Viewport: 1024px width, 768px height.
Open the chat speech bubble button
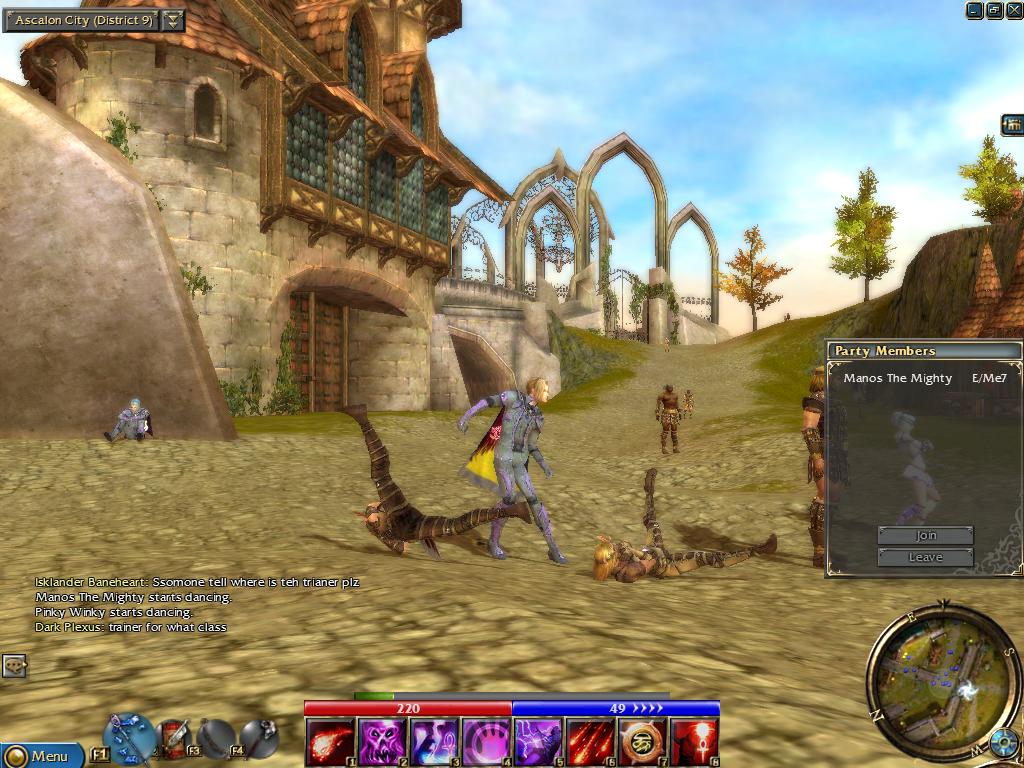14,665
